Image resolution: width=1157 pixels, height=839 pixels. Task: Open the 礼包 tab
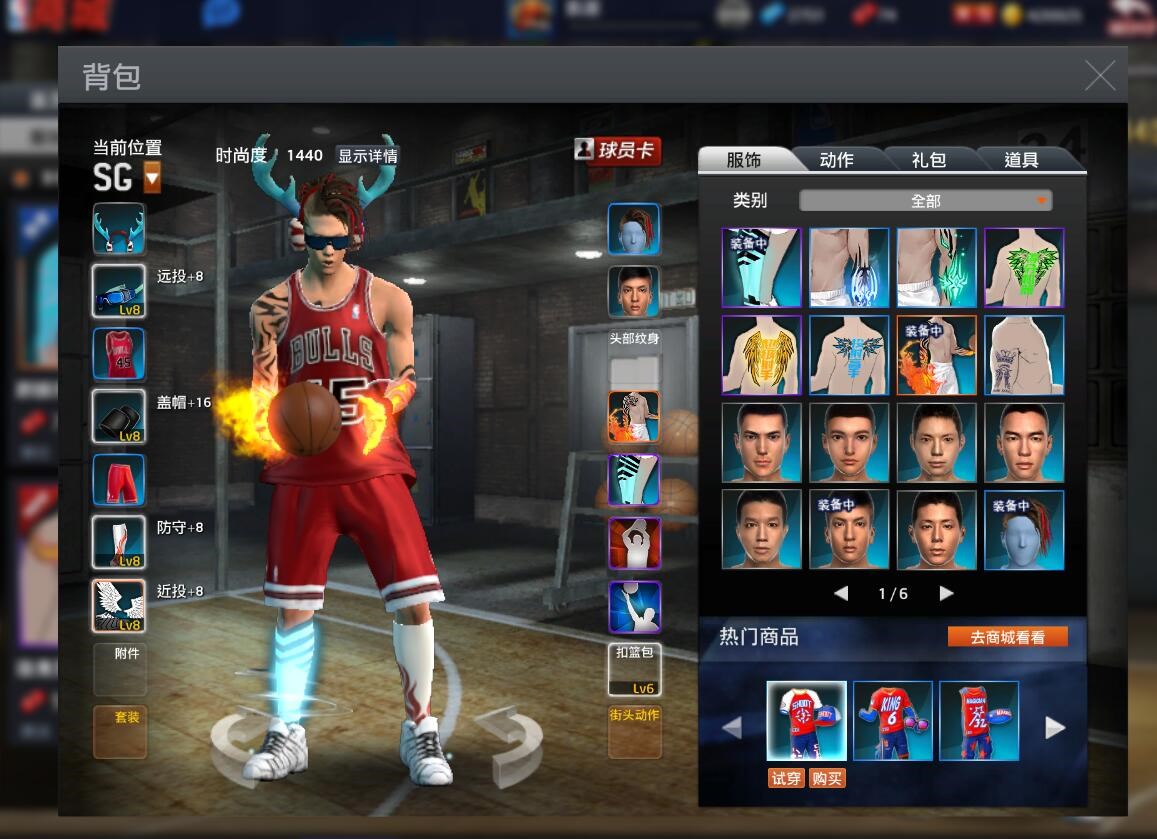pyautogui.click(x=928, y=160)
